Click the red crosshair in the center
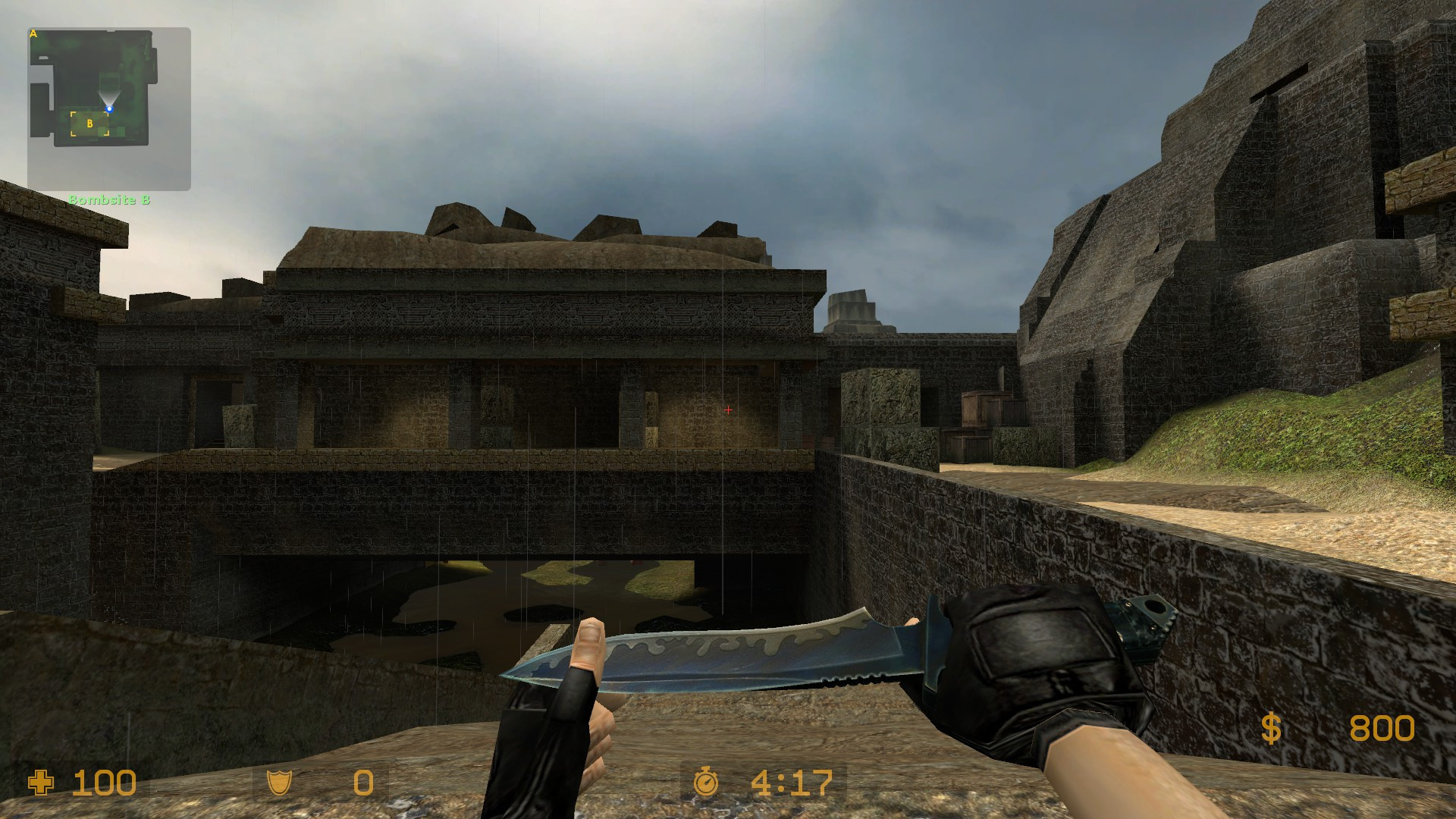 click(728, 409)
